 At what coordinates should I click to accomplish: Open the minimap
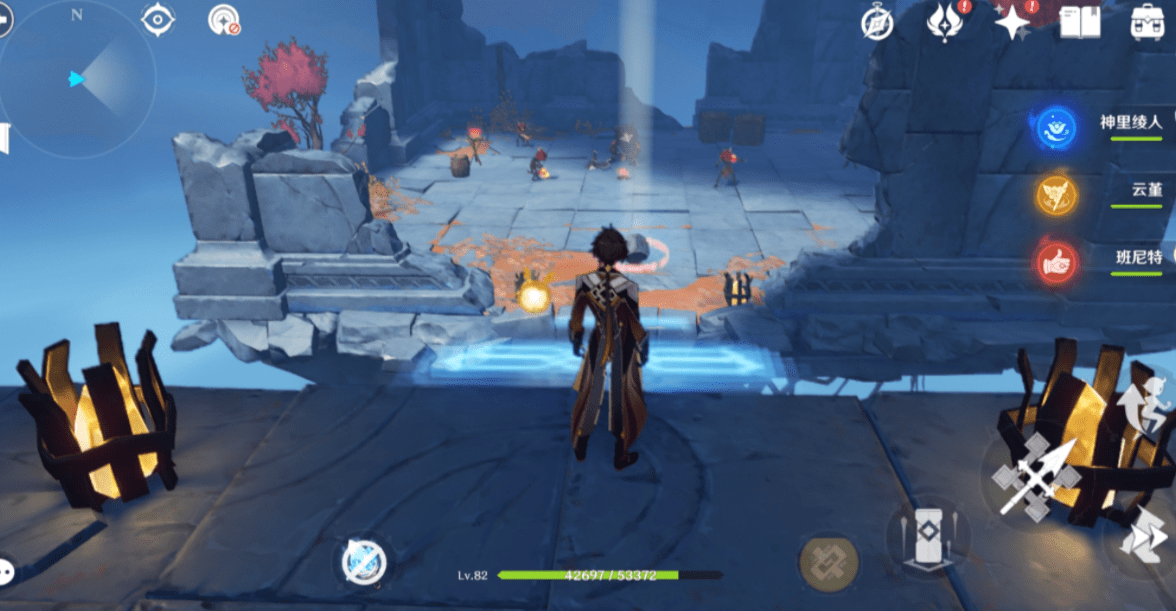point(77,79)
